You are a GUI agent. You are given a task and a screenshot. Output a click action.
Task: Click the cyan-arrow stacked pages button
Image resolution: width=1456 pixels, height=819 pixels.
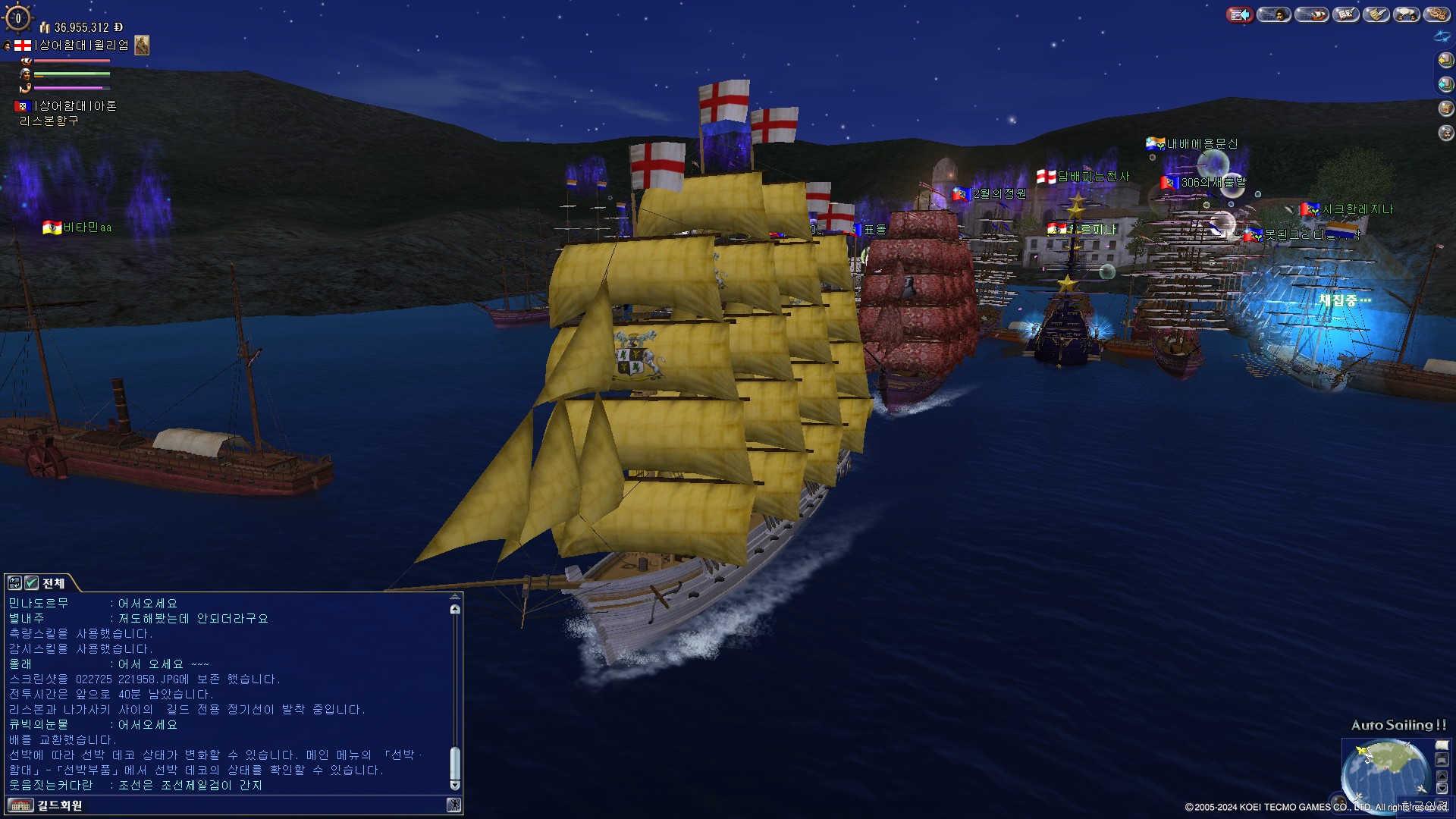pyautogui.click(x=1445, y=84)
